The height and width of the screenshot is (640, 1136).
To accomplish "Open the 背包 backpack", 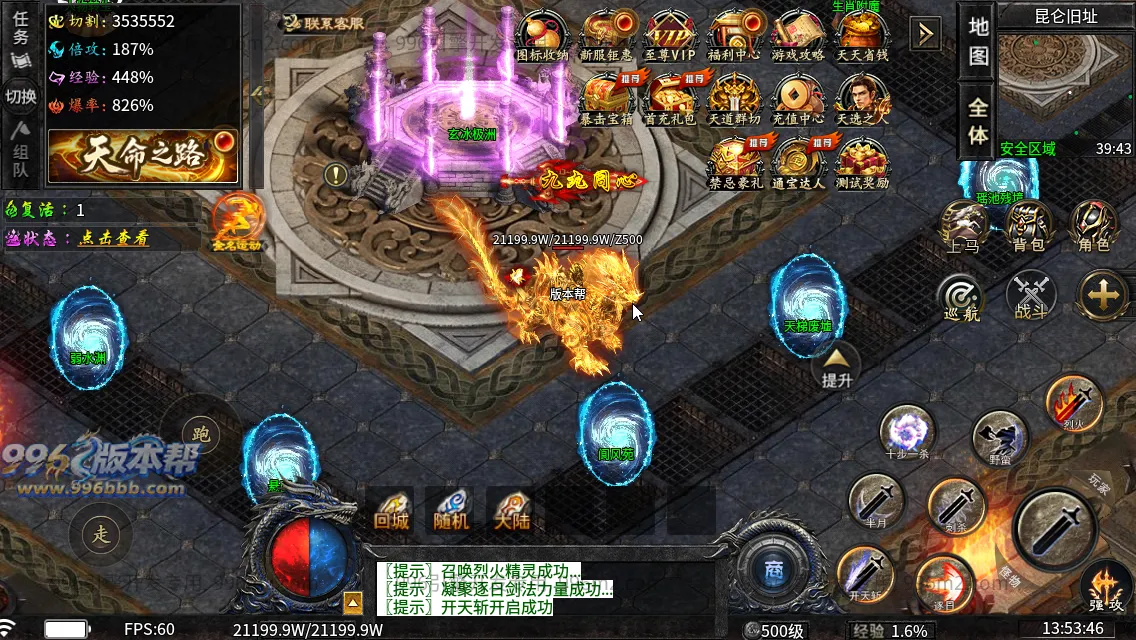I will 1029,225.
